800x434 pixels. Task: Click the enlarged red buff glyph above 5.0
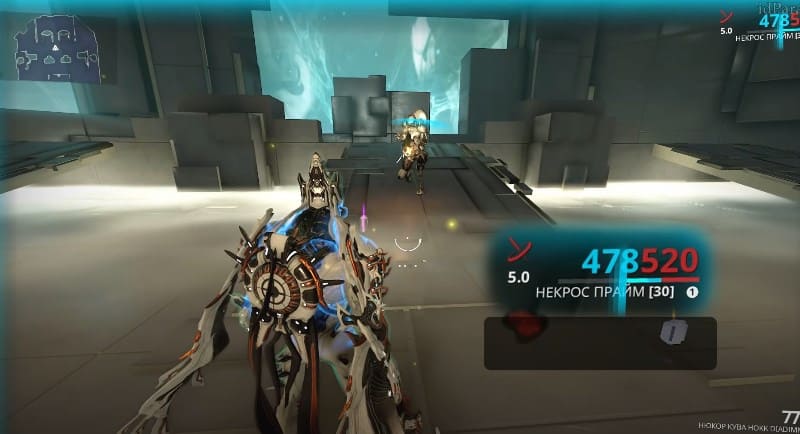(518, 248)
